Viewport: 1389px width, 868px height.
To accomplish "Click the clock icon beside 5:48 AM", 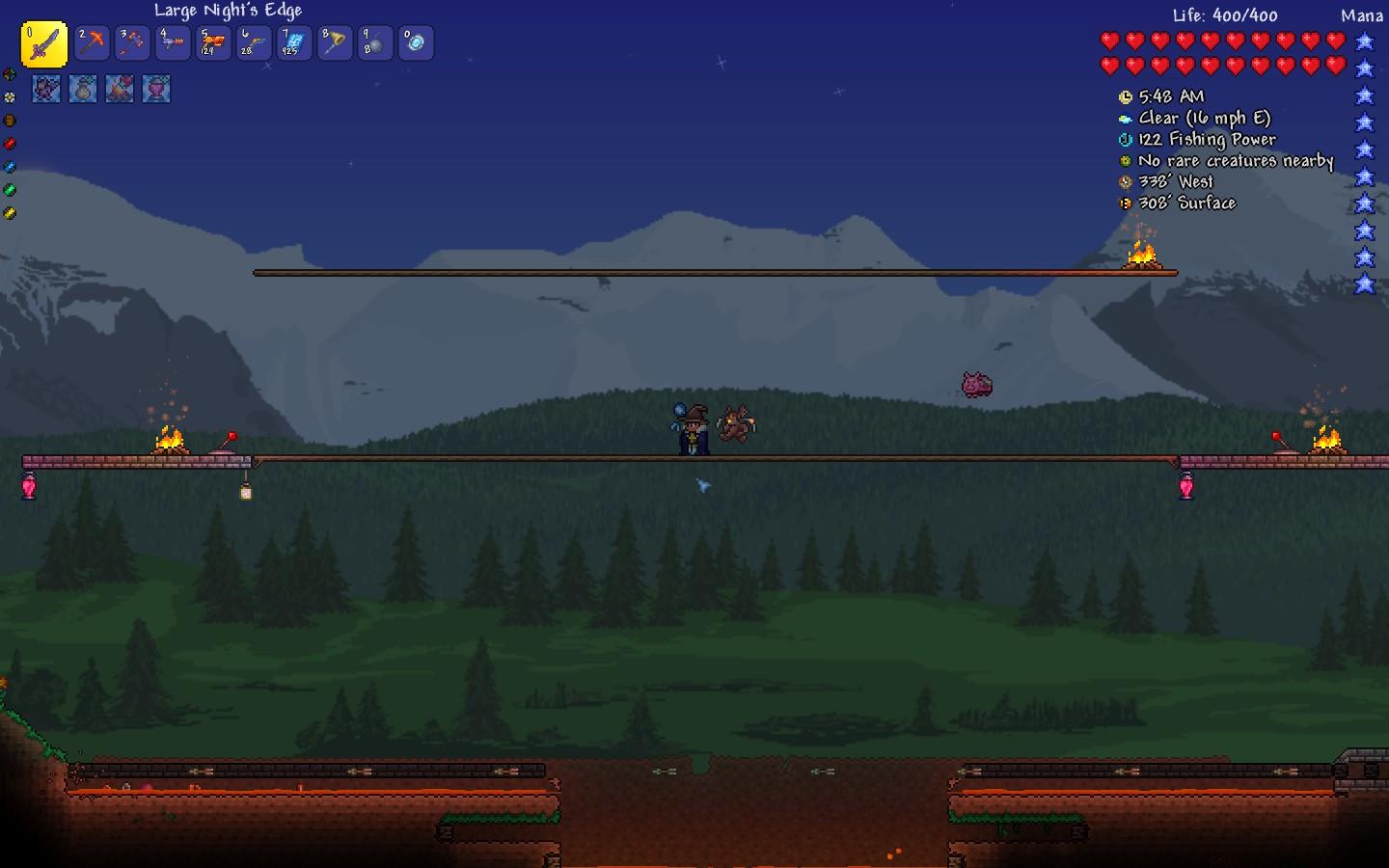I will coord(1125,95).
